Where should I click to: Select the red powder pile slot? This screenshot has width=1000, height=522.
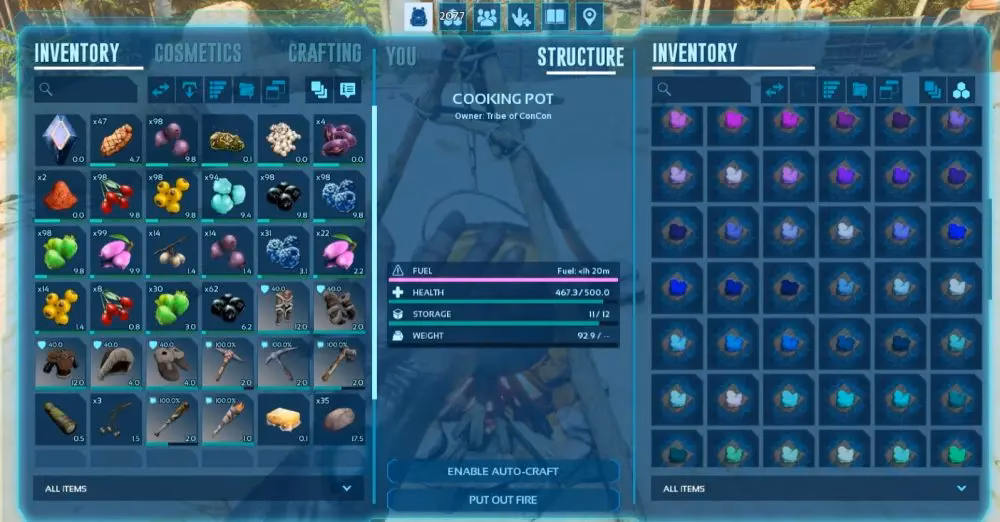coord(60,196)
